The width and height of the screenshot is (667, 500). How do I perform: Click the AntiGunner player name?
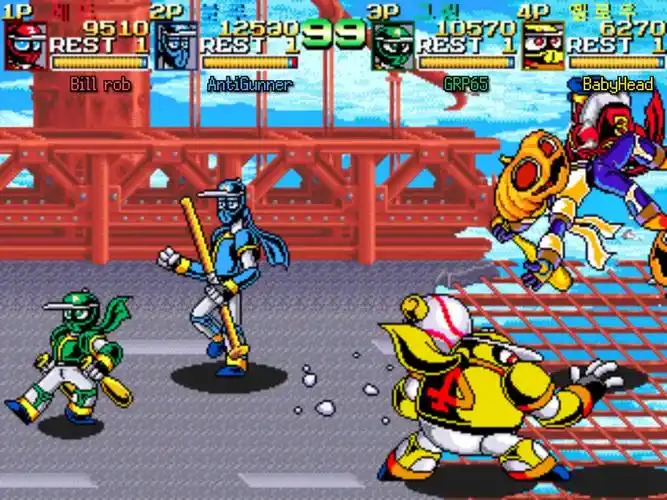pyautogui.click(x=250, y=85)
